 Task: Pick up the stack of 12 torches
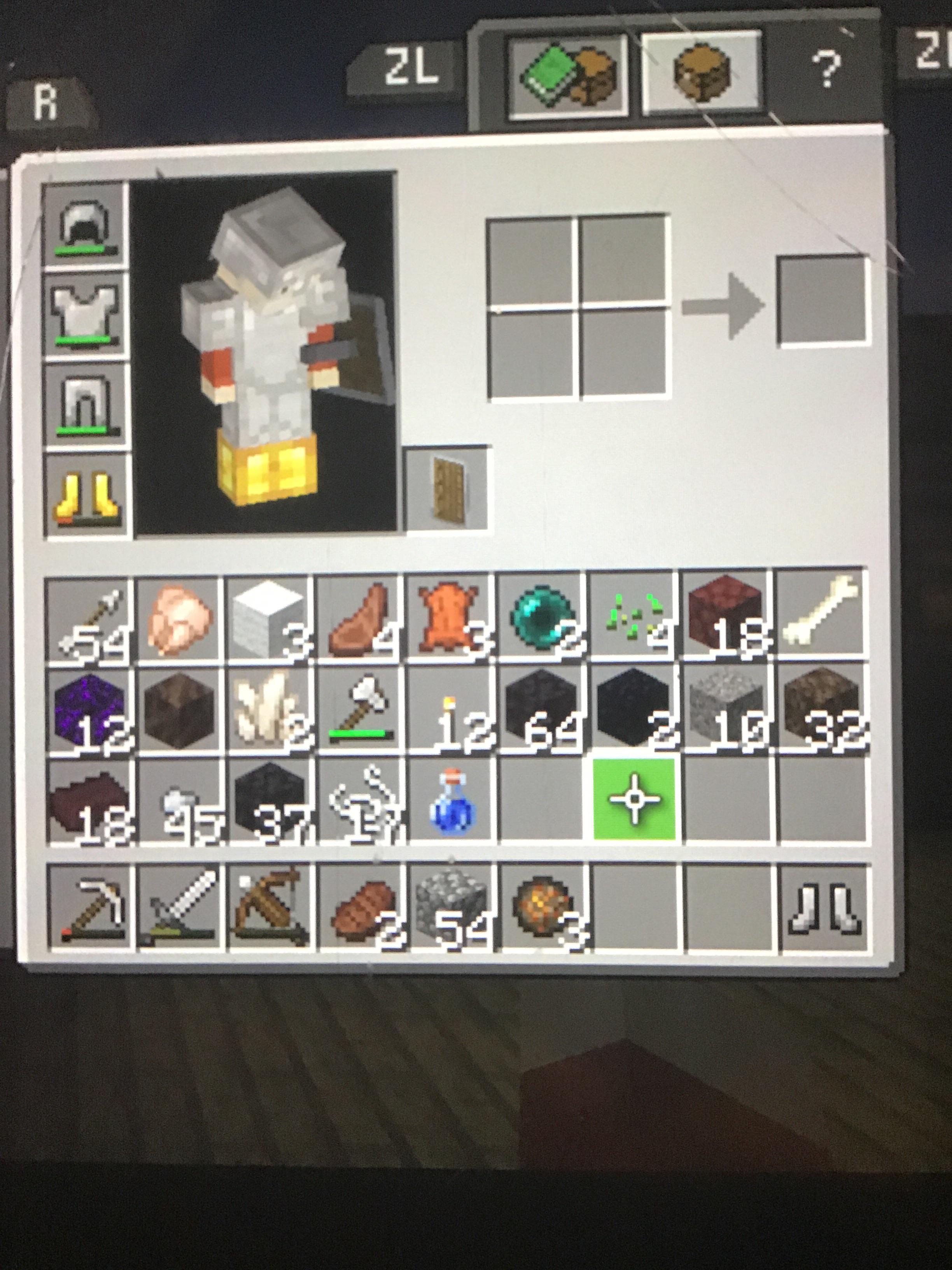[450, 715]
